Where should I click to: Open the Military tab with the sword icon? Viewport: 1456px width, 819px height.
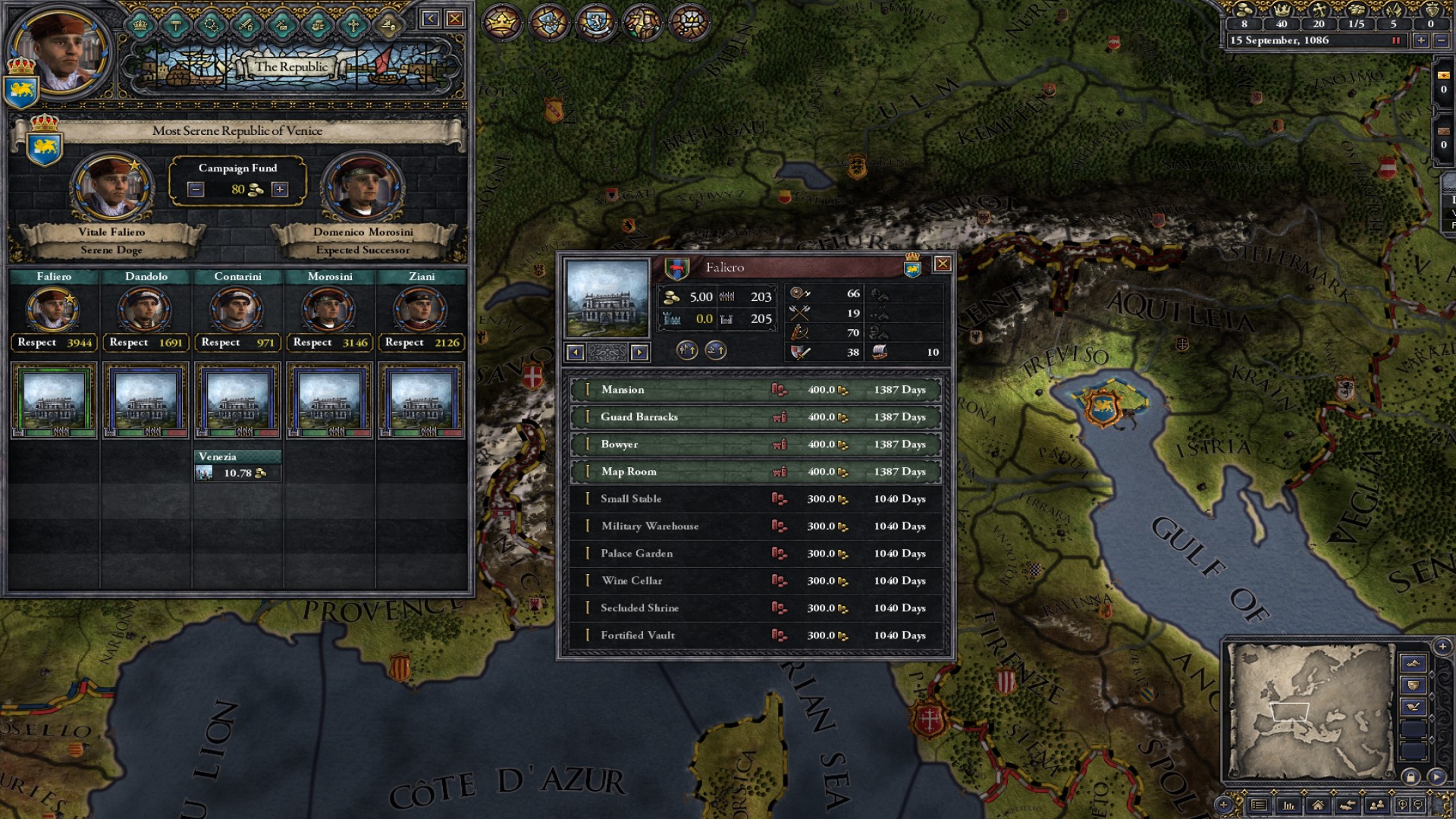click(x=246, y=24)
